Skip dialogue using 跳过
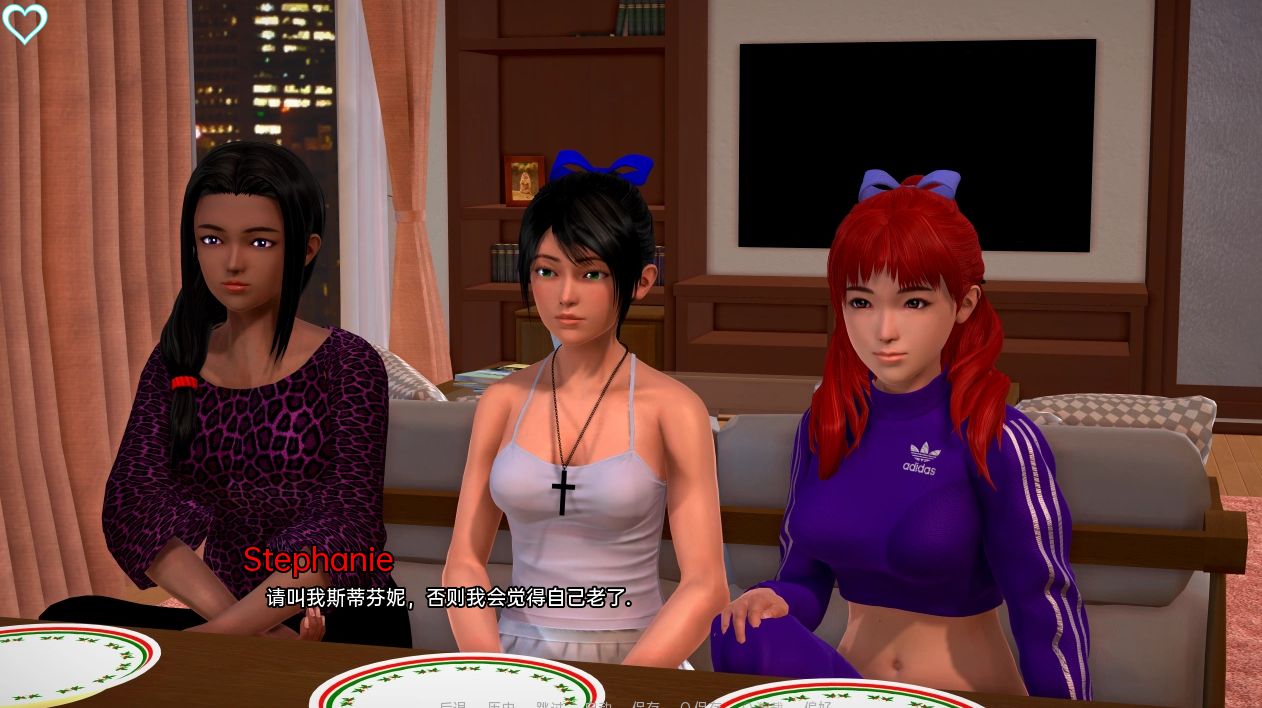Viewport: 1262px width, 708px height. [x=549, y=705]
